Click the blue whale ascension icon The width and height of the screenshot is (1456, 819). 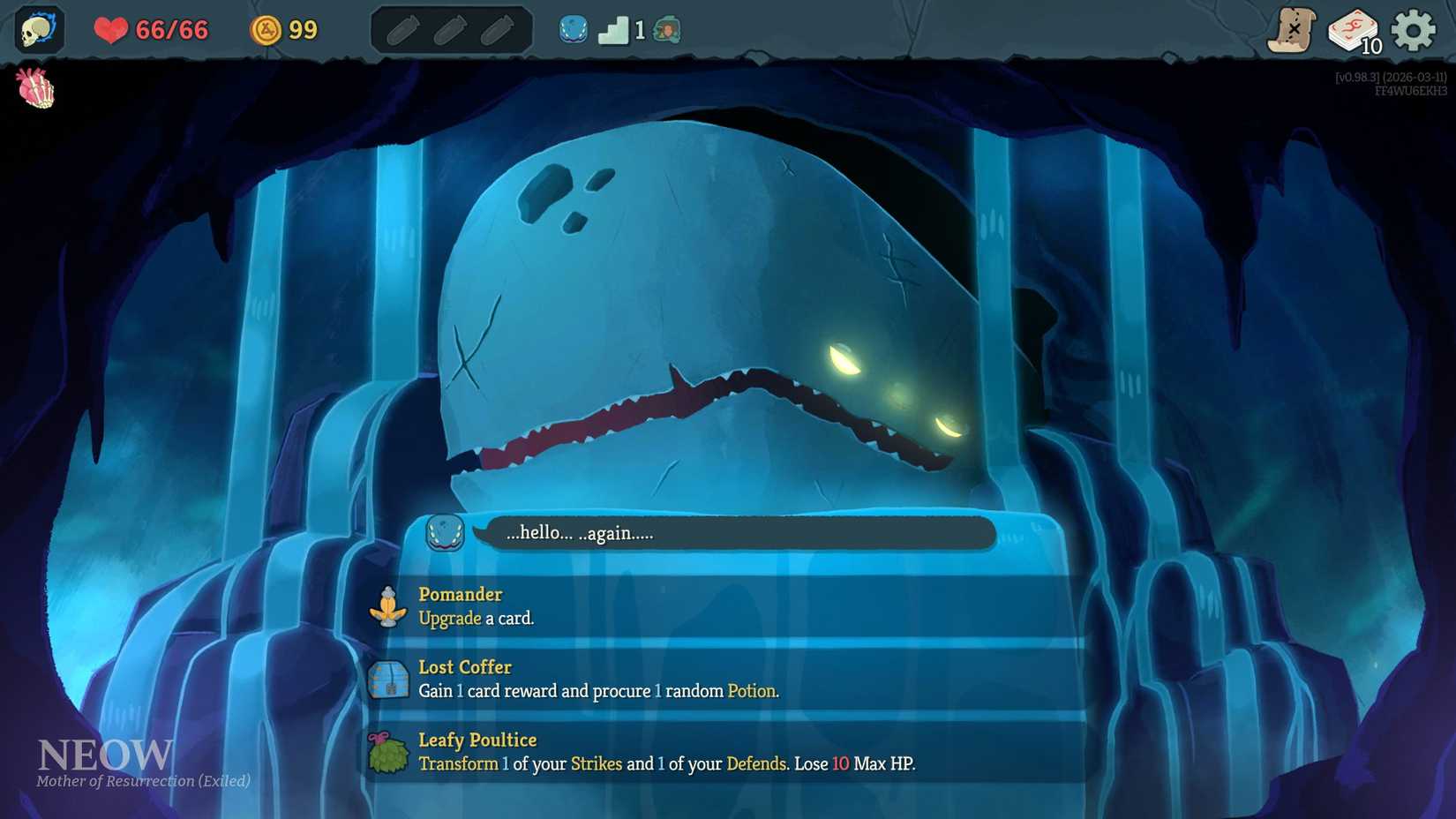(574, 29)
